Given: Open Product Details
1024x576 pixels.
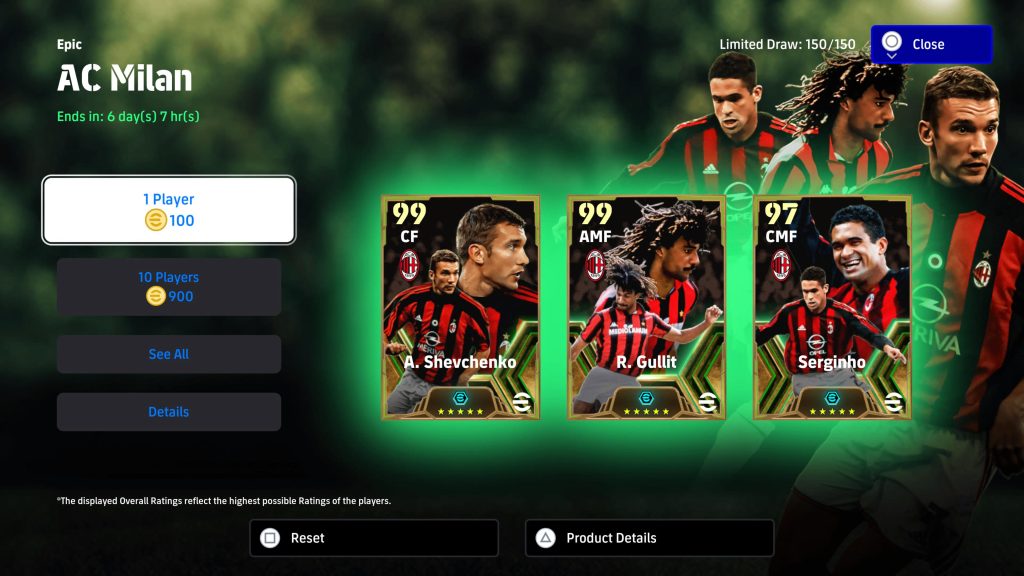Looking at the screenshot, I should pos(649,538).
